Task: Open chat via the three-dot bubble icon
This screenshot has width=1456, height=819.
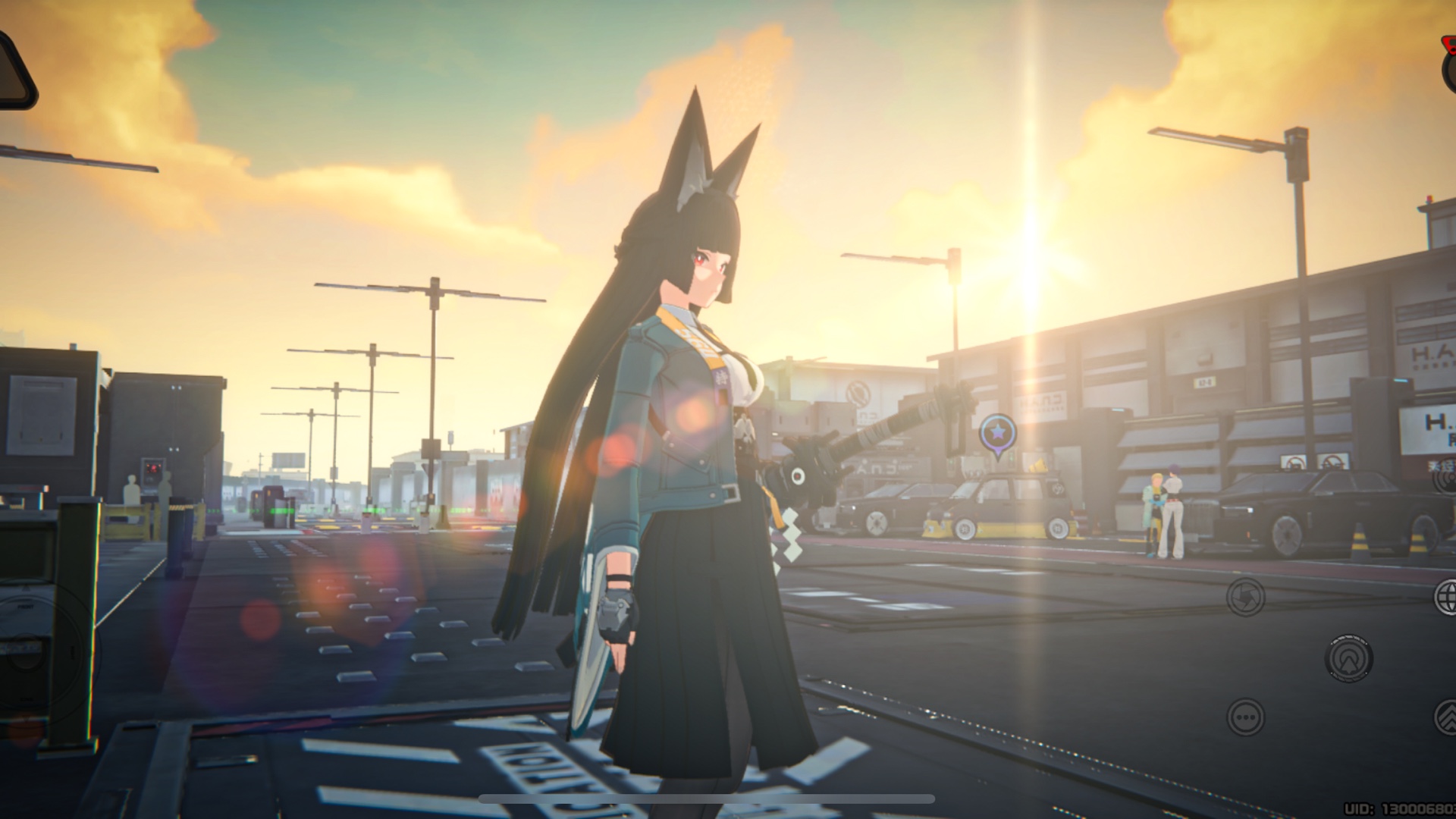Action: tap(1247, 717)
